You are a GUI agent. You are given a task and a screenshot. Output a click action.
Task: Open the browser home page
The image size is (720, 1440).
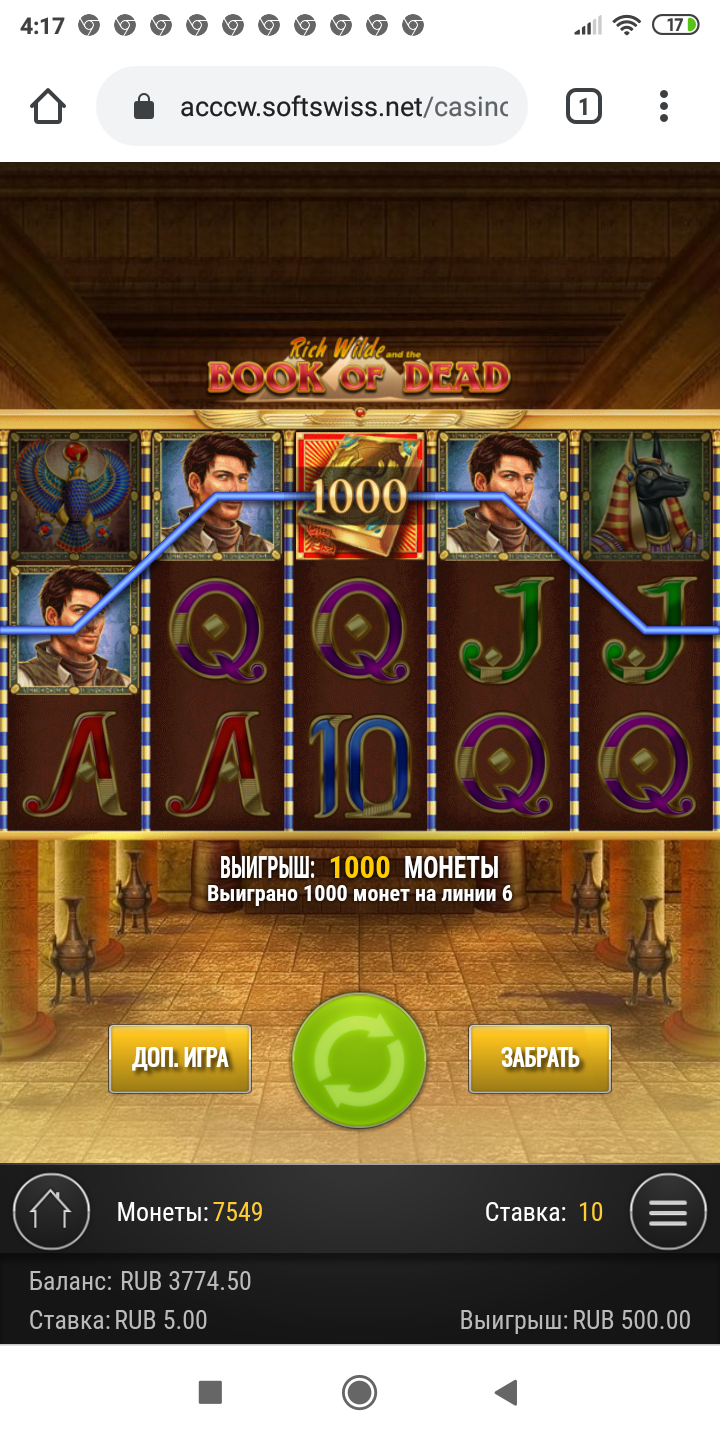48,106
